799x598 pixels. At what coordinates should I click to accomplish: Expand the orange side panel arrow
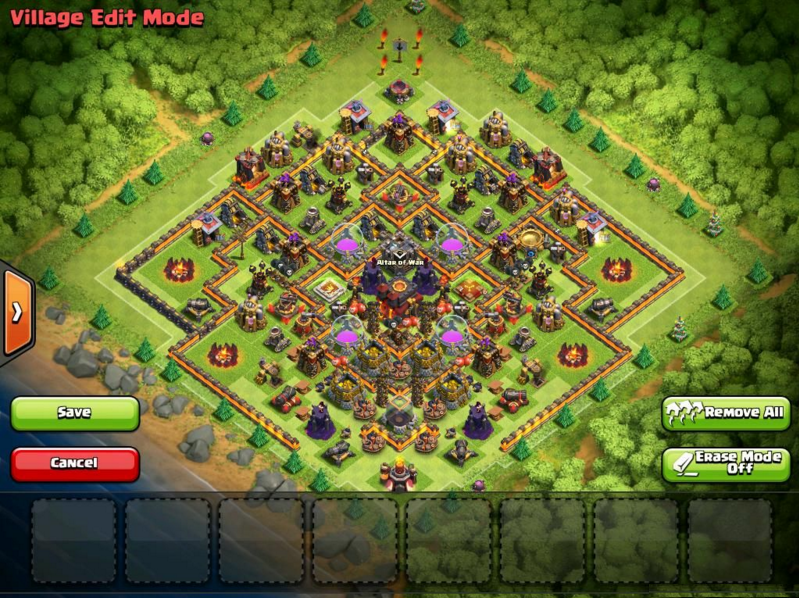click(x=16, y=311)
